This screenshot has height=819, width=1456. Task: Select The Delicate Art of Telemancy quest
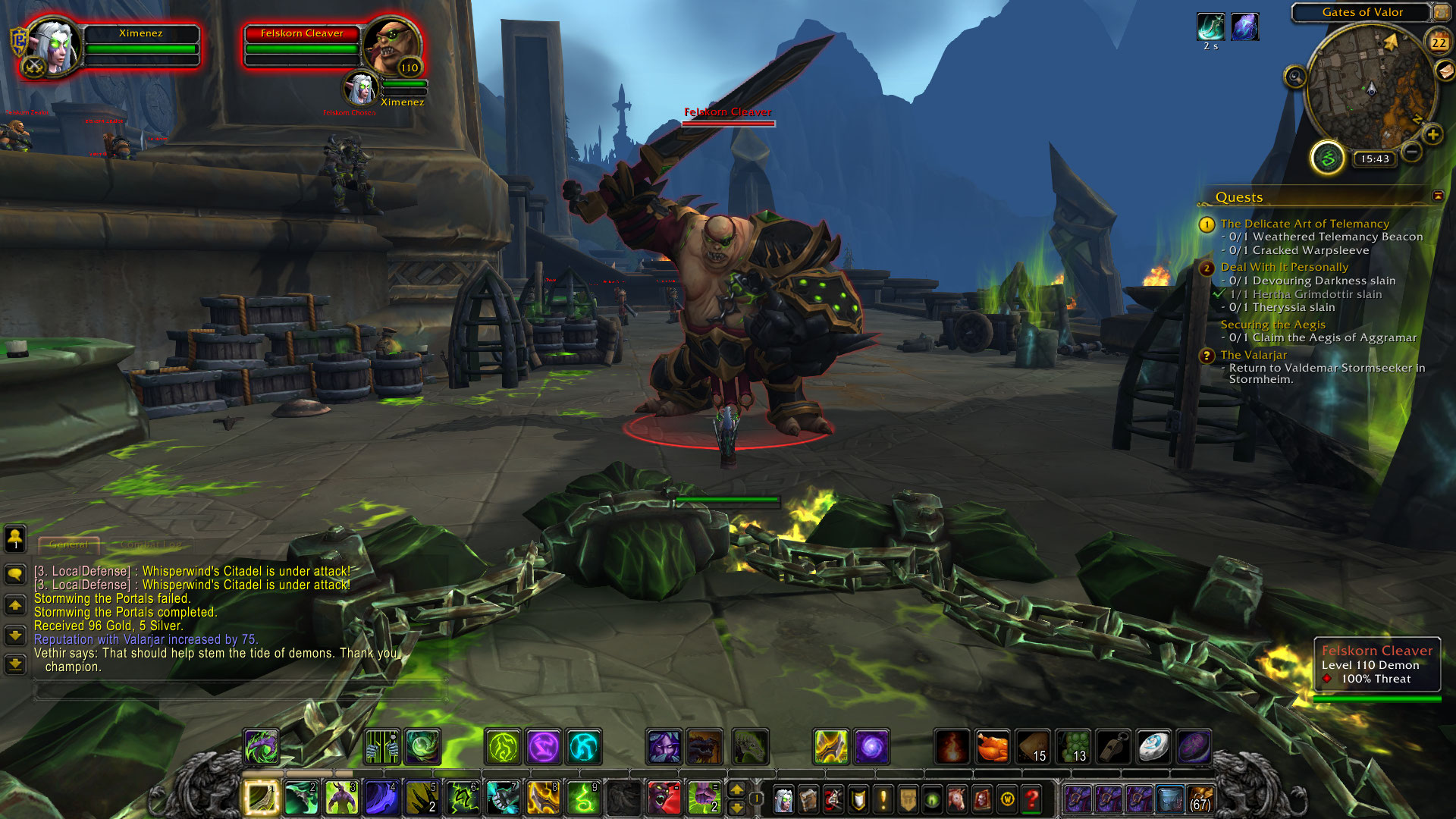pyautogui.click(x=1304, y=224)
